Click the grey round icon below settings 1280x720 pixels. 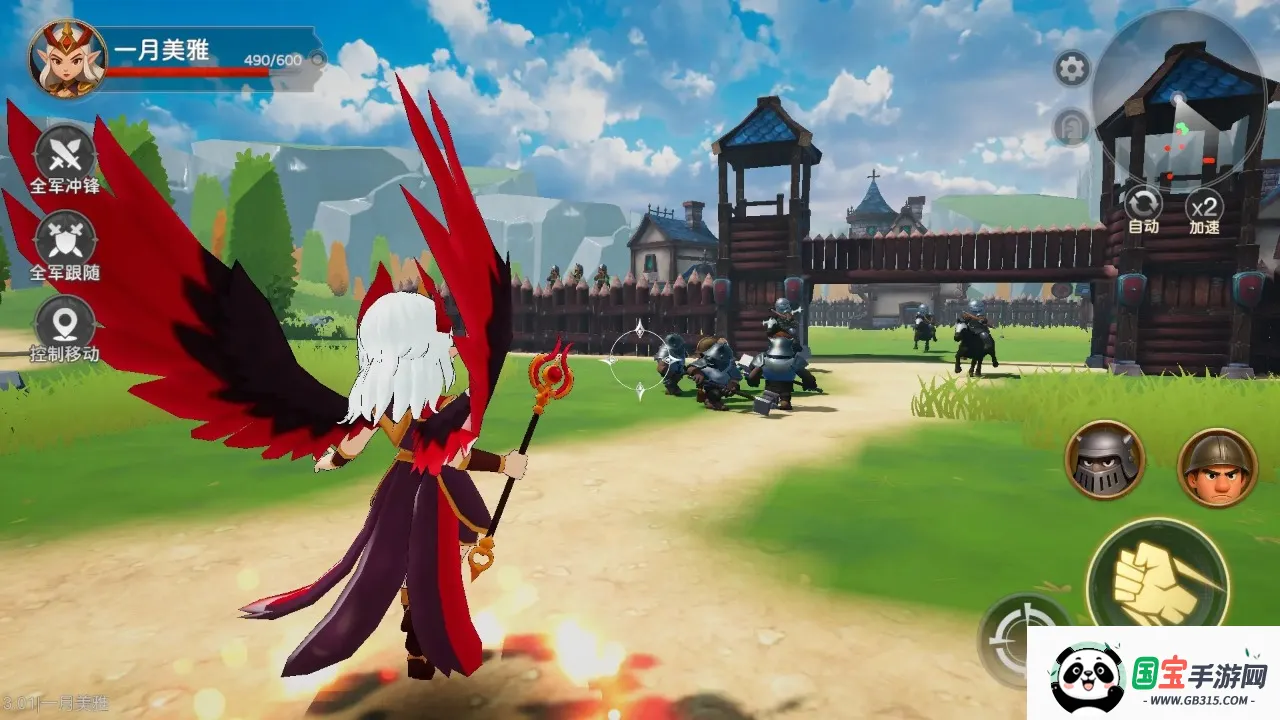click(1071, 127)
